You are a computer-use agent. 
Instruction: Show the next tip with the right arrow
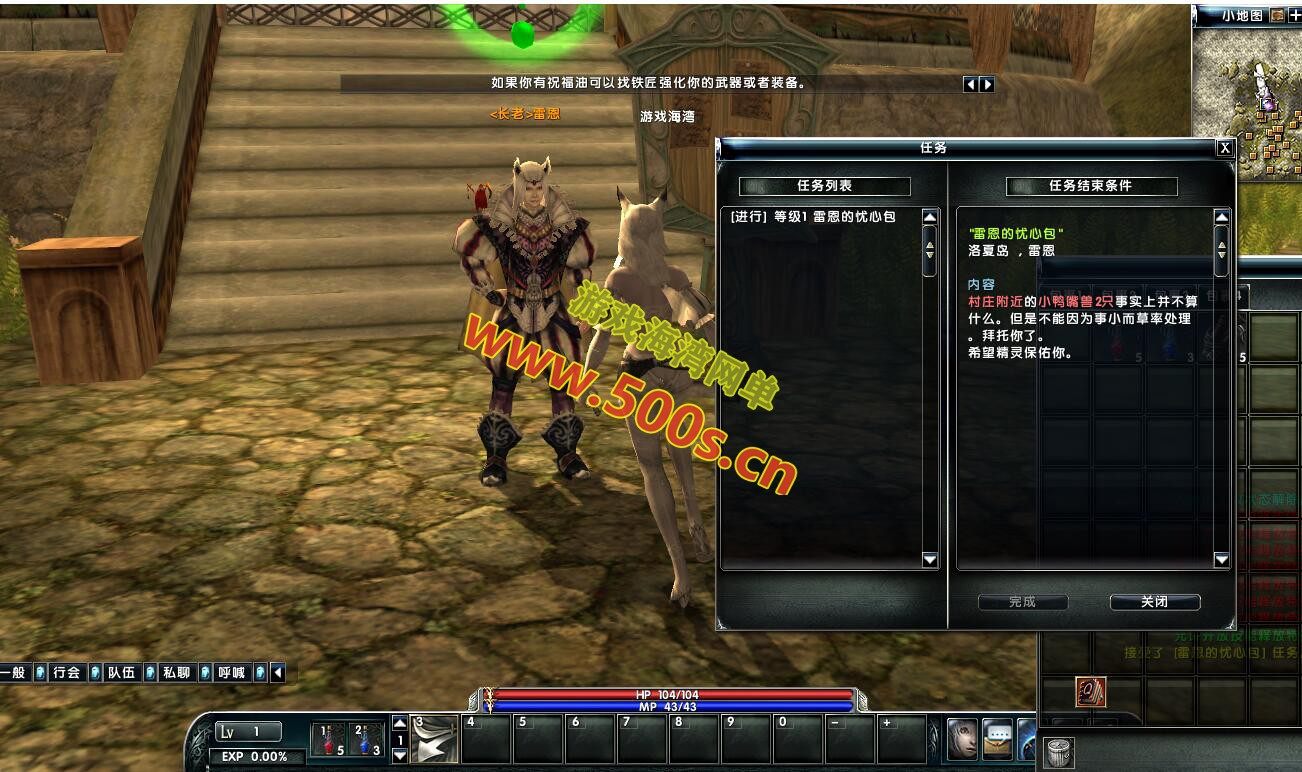987,85
